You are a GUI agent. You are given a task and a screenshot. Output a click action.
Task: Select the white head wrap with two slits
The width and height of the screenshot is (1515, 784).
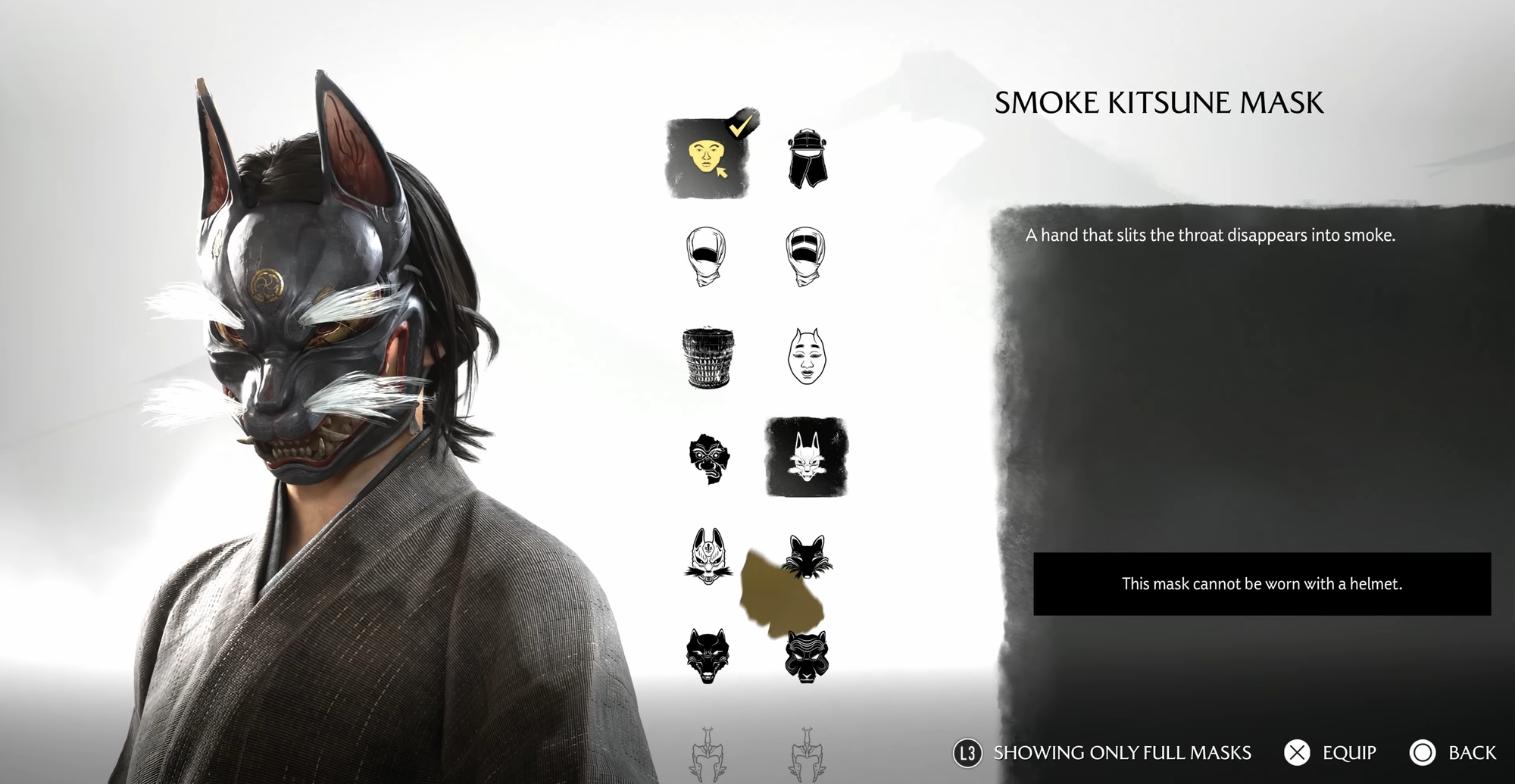tap(805, 256)
